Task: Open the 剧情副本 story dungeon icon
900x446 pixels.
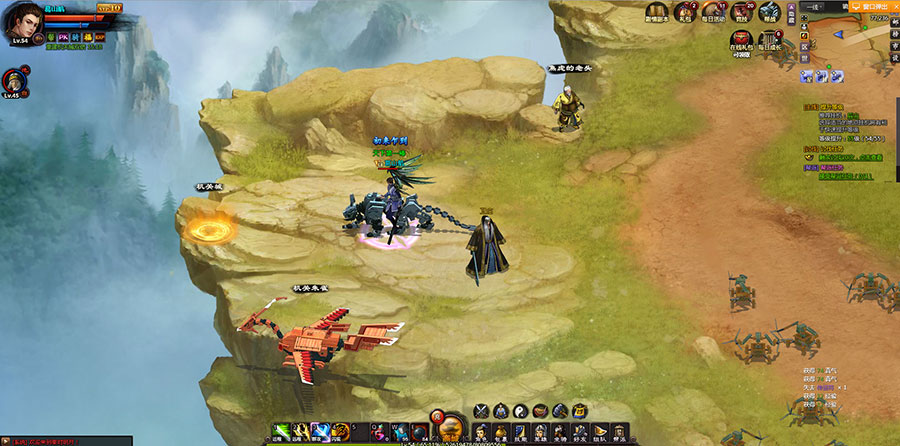Action: coord(656,11)
